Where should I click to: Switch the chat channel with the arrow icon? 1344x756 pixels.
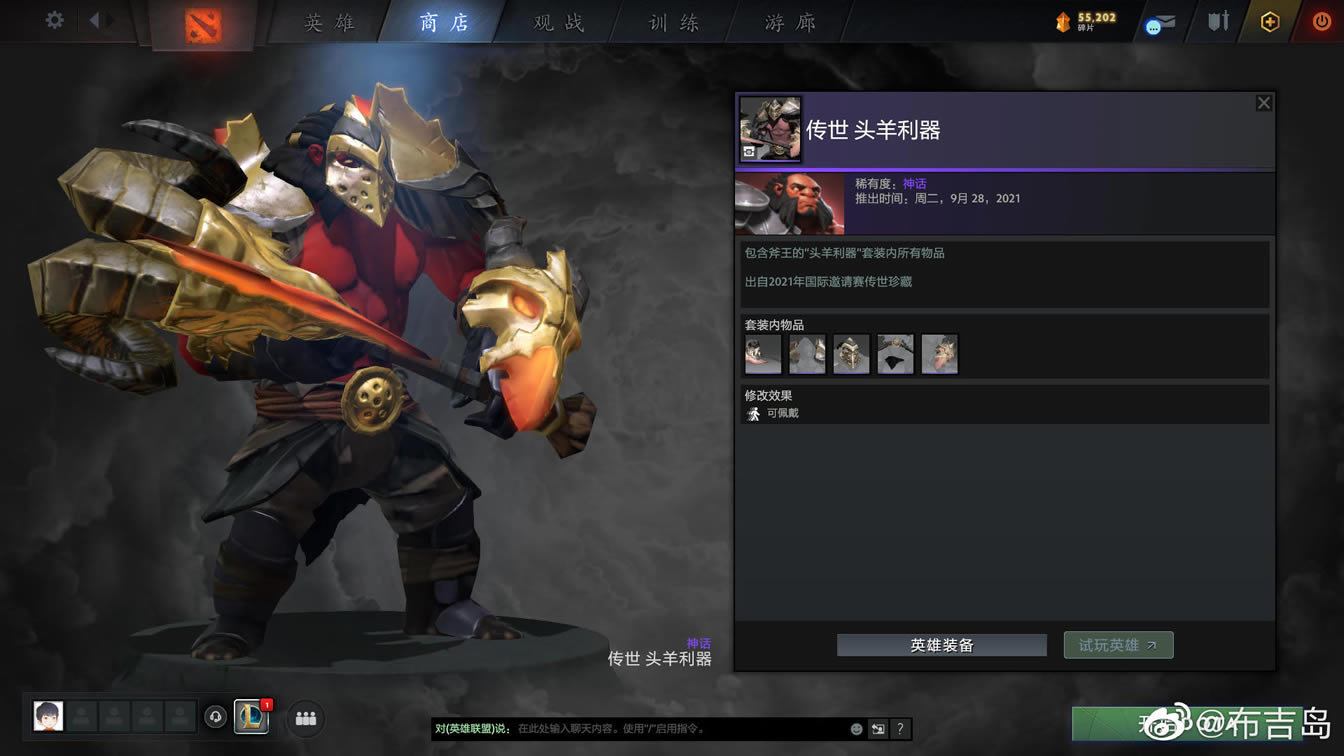pos(877,728)
